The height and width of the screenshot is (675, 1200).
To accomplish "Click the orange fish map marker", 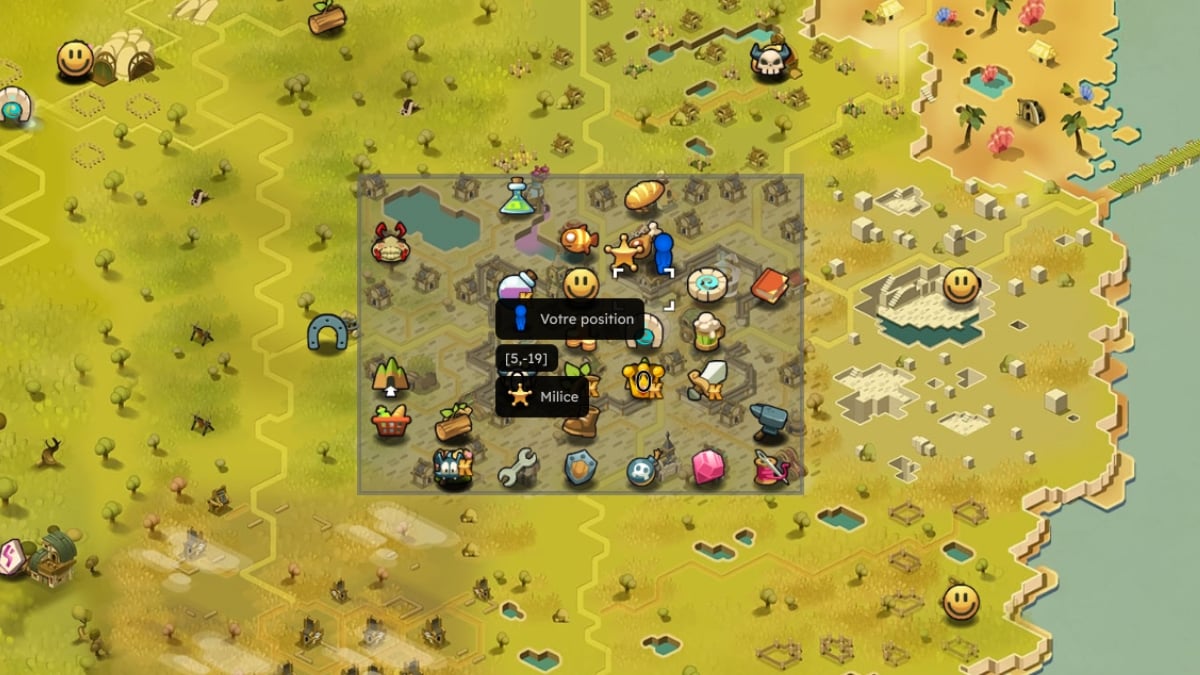I will 577,240.
